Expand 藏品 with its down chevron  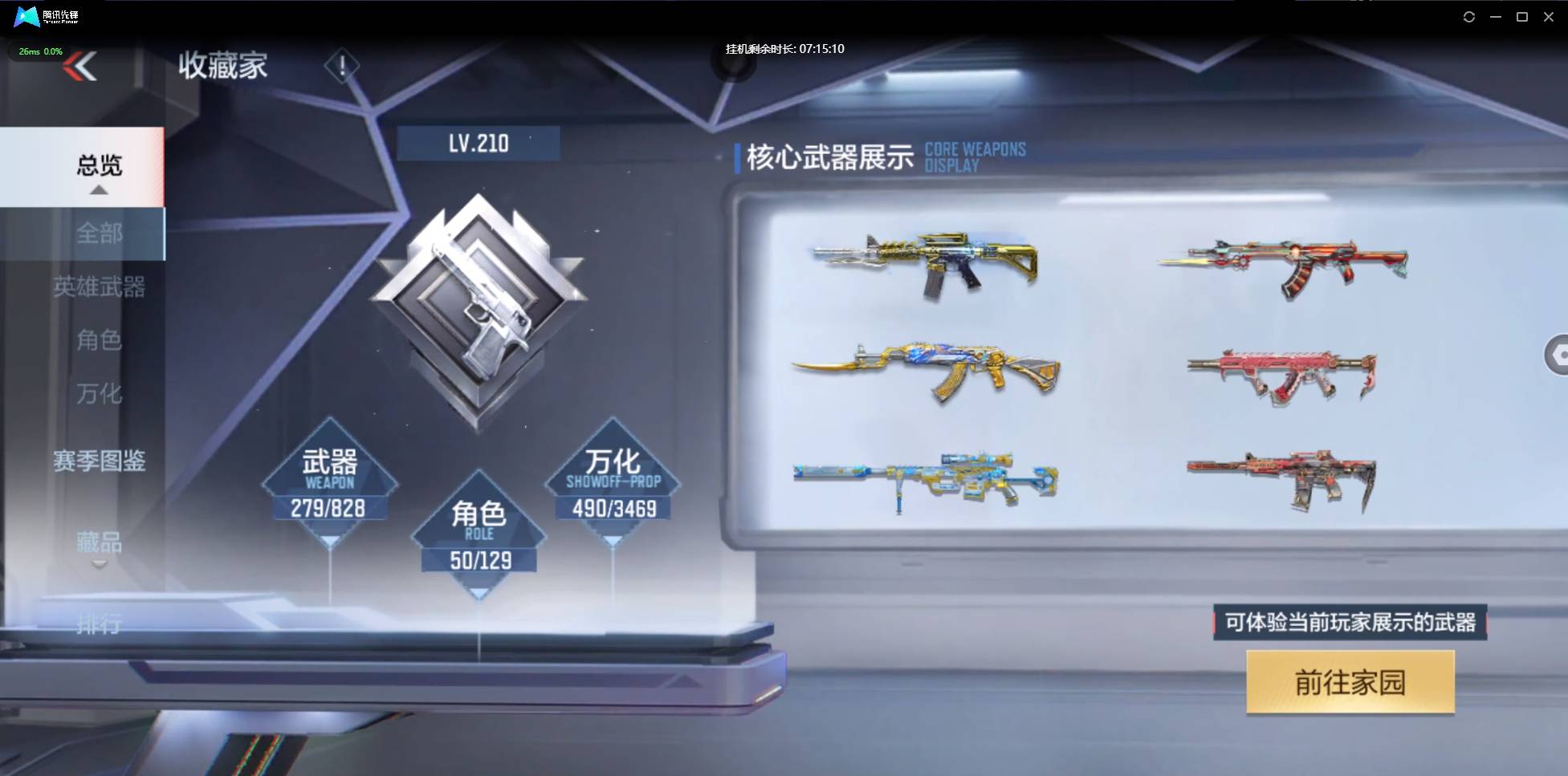coord(99,564)
